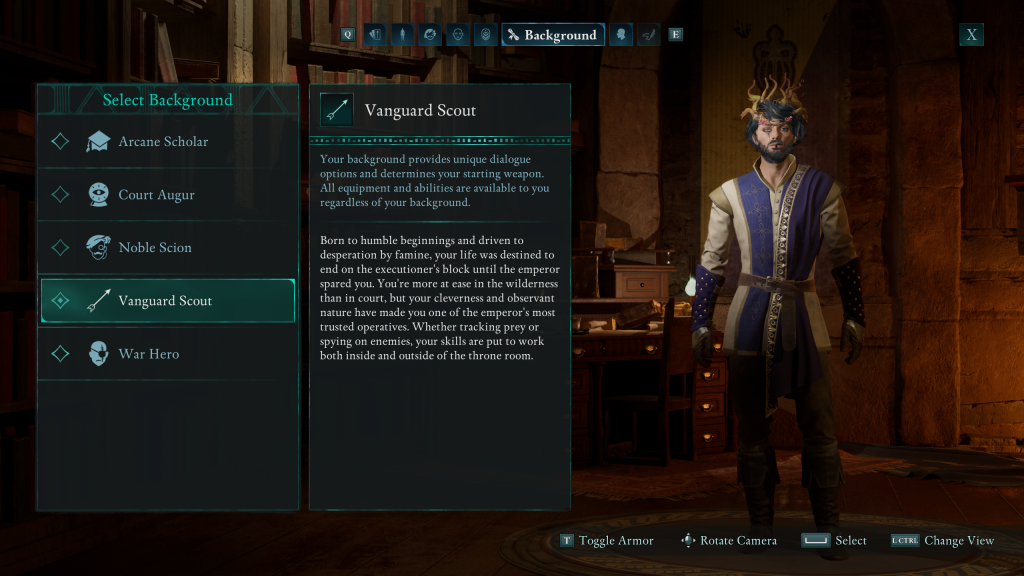Click the active Background tab

point(552,35)
